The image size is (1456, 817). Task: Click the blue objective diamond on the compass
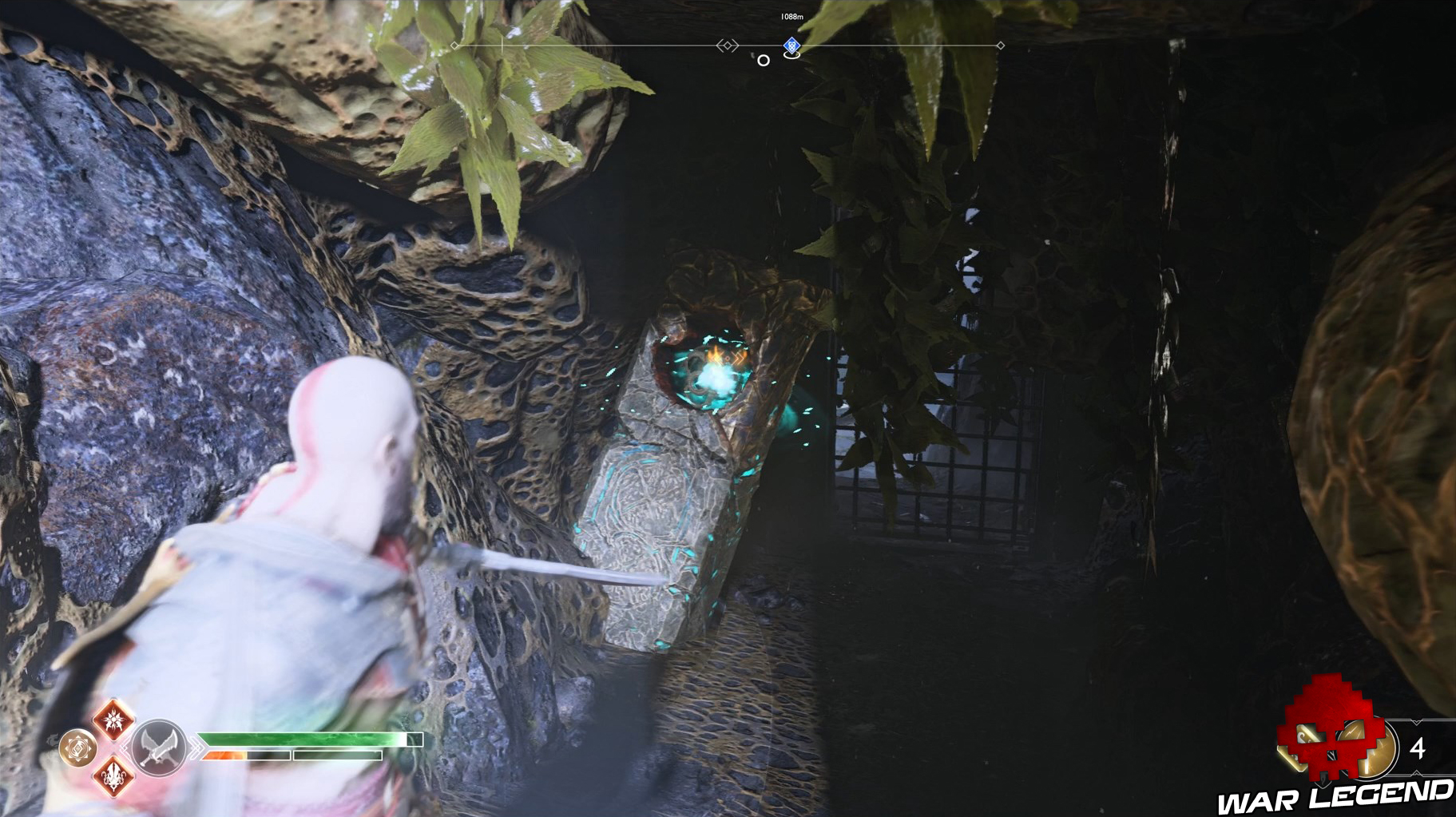(x=791, y=46)
